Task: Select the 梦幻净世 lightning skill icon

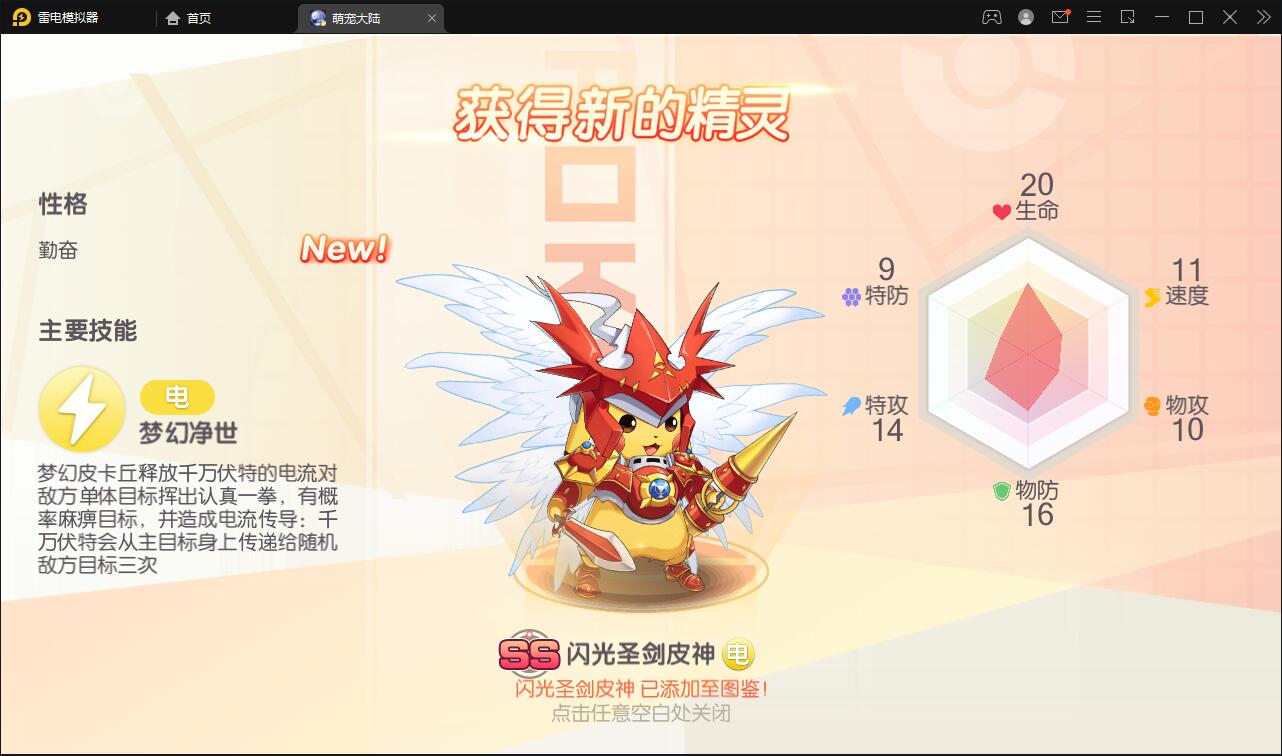Action: coord(82,408)
